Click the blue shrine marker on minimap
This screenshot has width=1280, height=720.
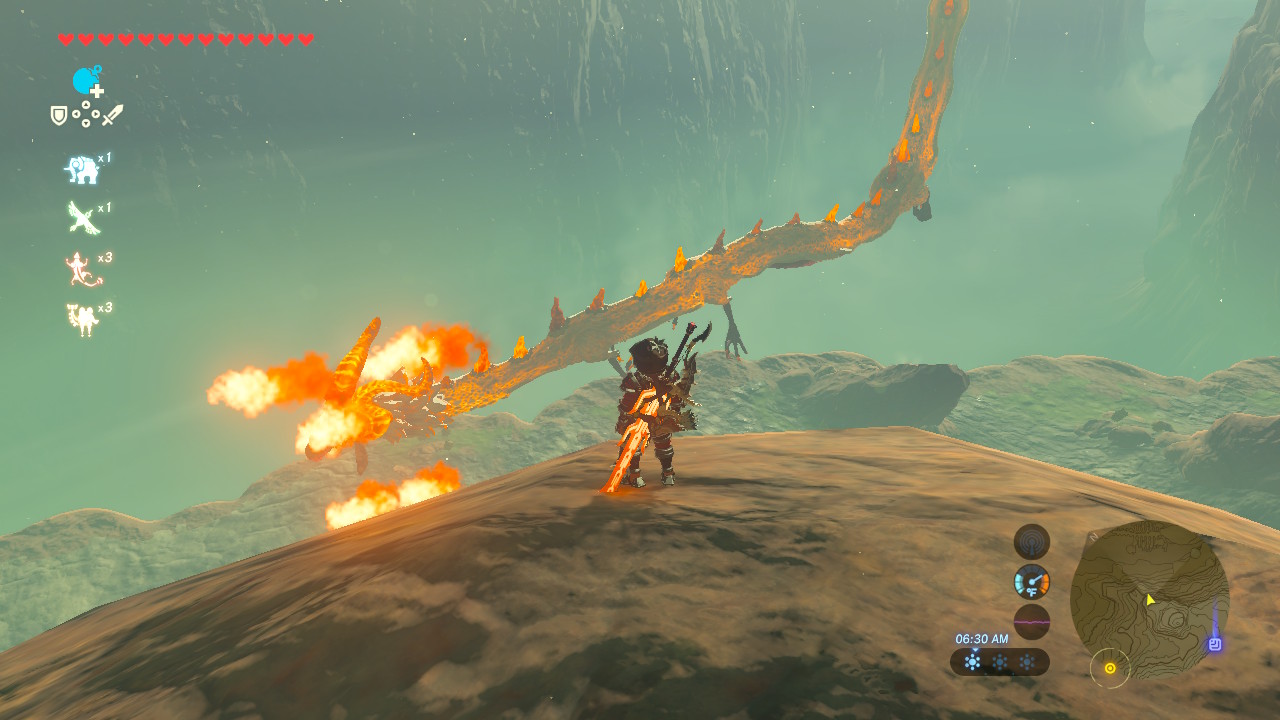tap(1215, 645)
